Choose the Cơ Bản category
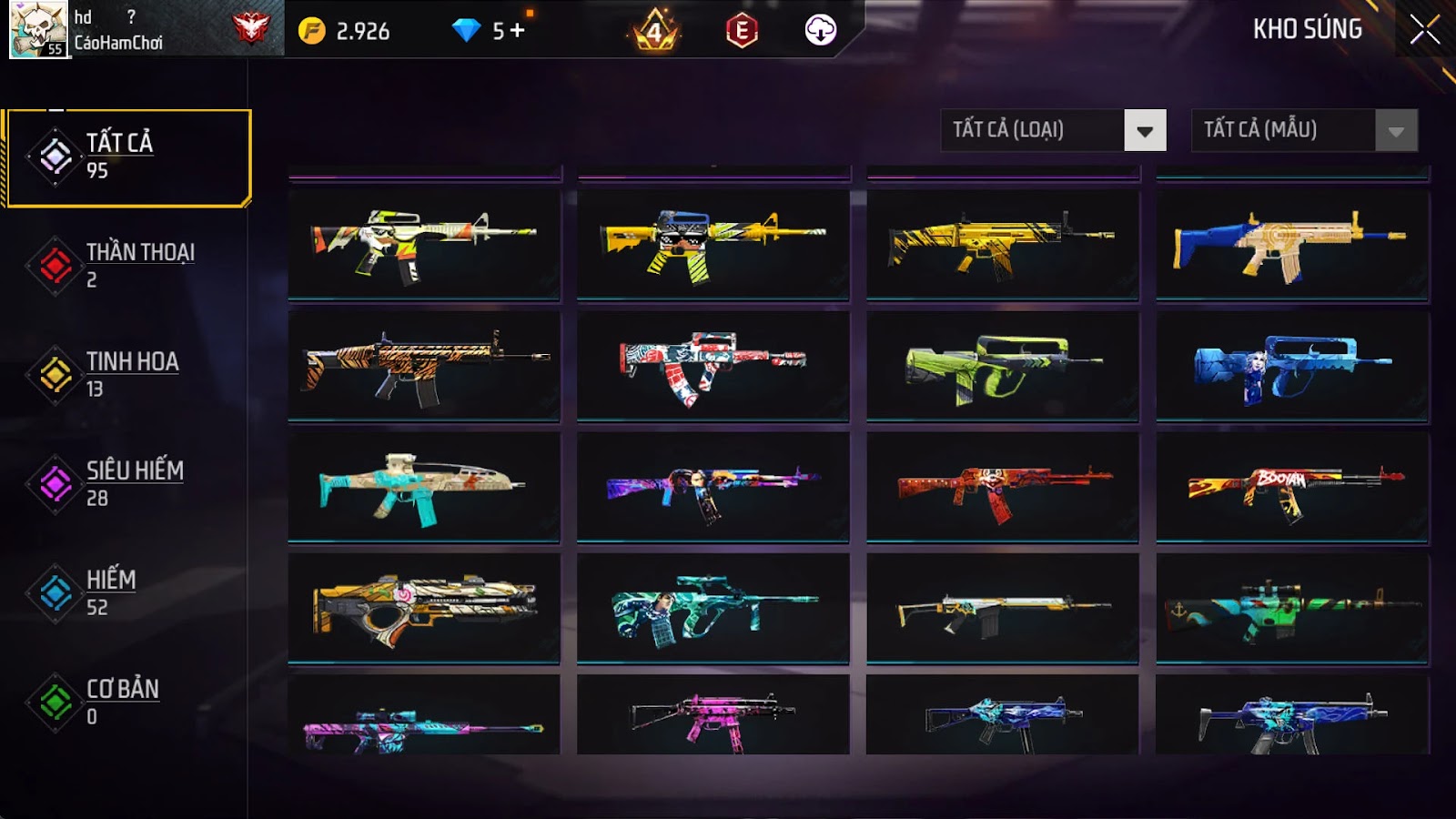Screen dimensions: 1456x819 click(x=127, y=702)
